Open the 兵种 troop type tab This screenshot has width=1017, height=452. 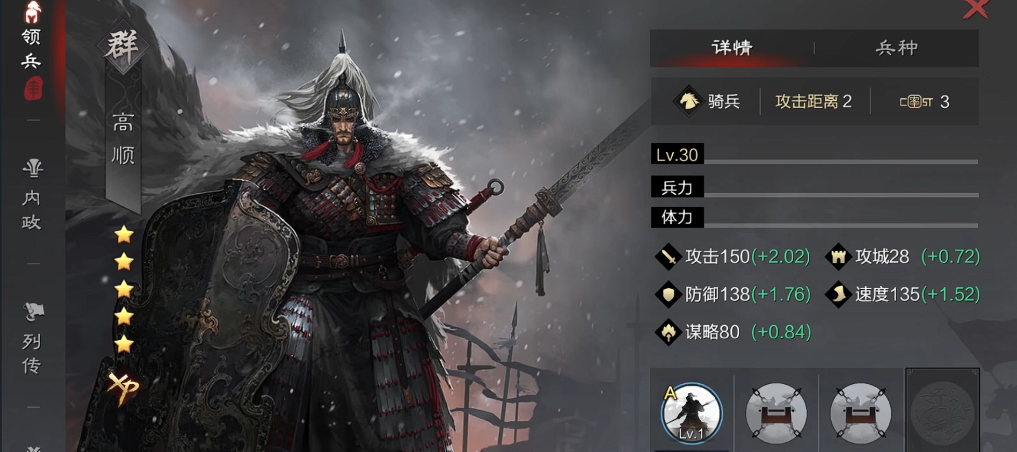[896, 48]
